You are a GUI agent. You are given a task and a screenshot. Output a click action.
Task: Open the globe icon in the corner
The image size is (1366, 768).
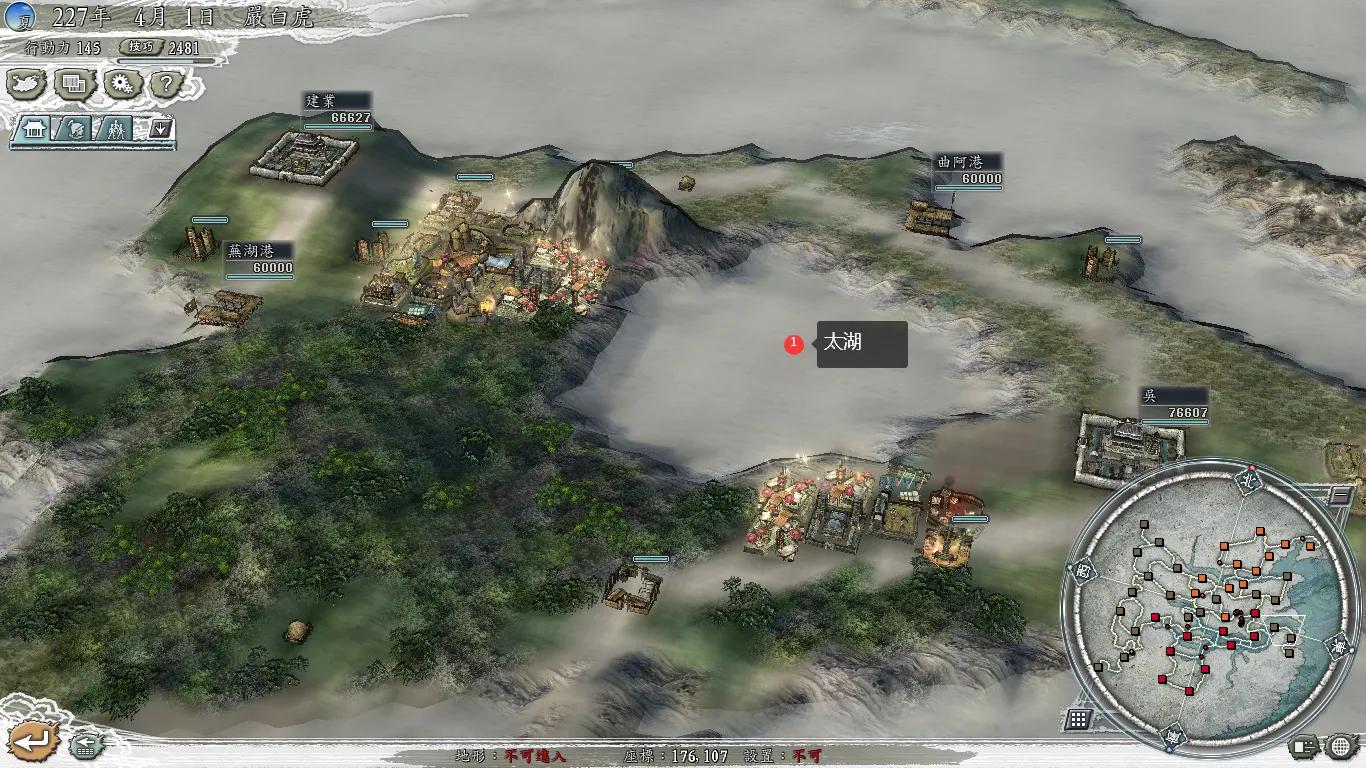click(1341, 746)
